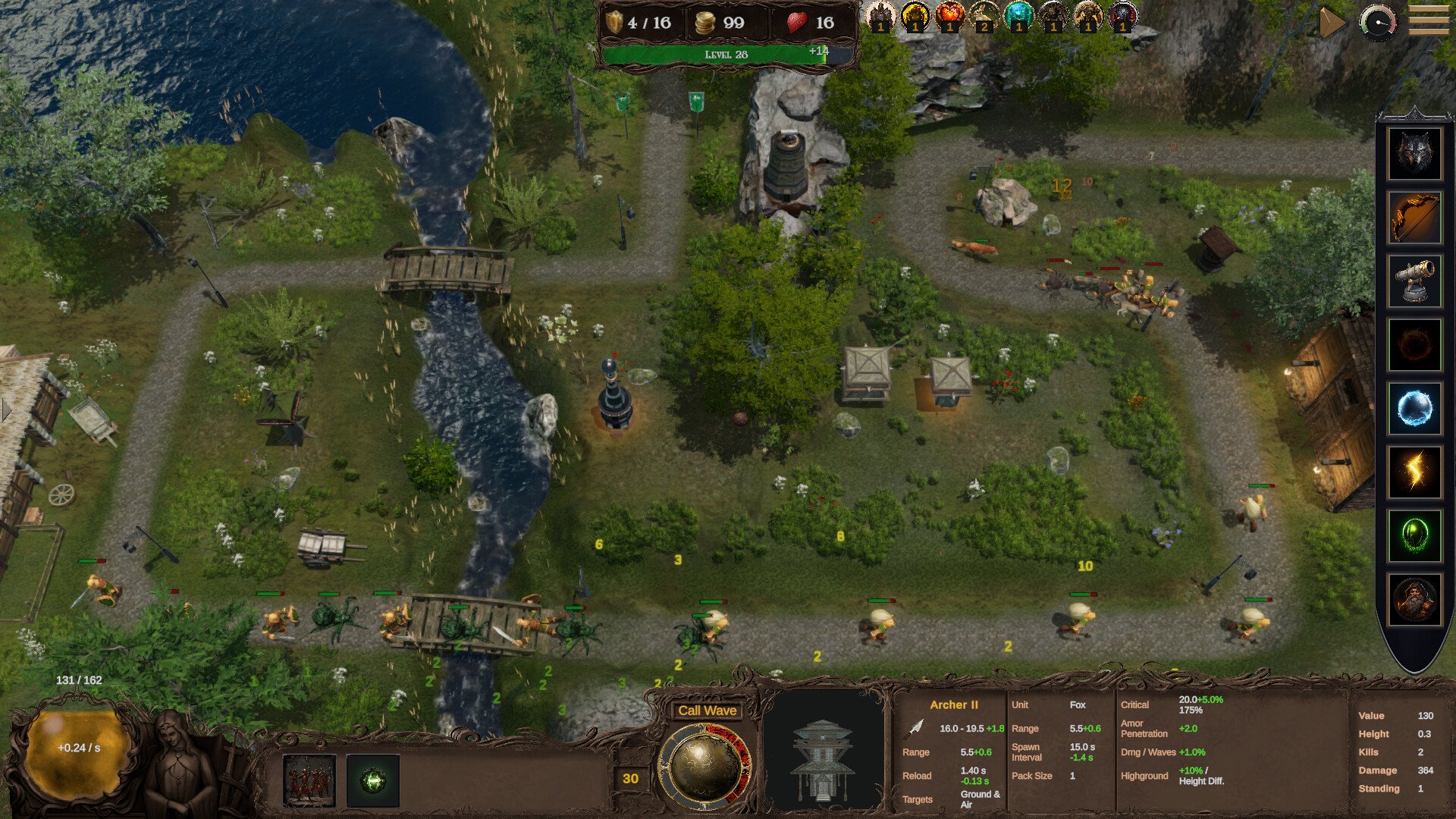
Task: Activate the green glowing orb ability
Action: tap(372, 780)
